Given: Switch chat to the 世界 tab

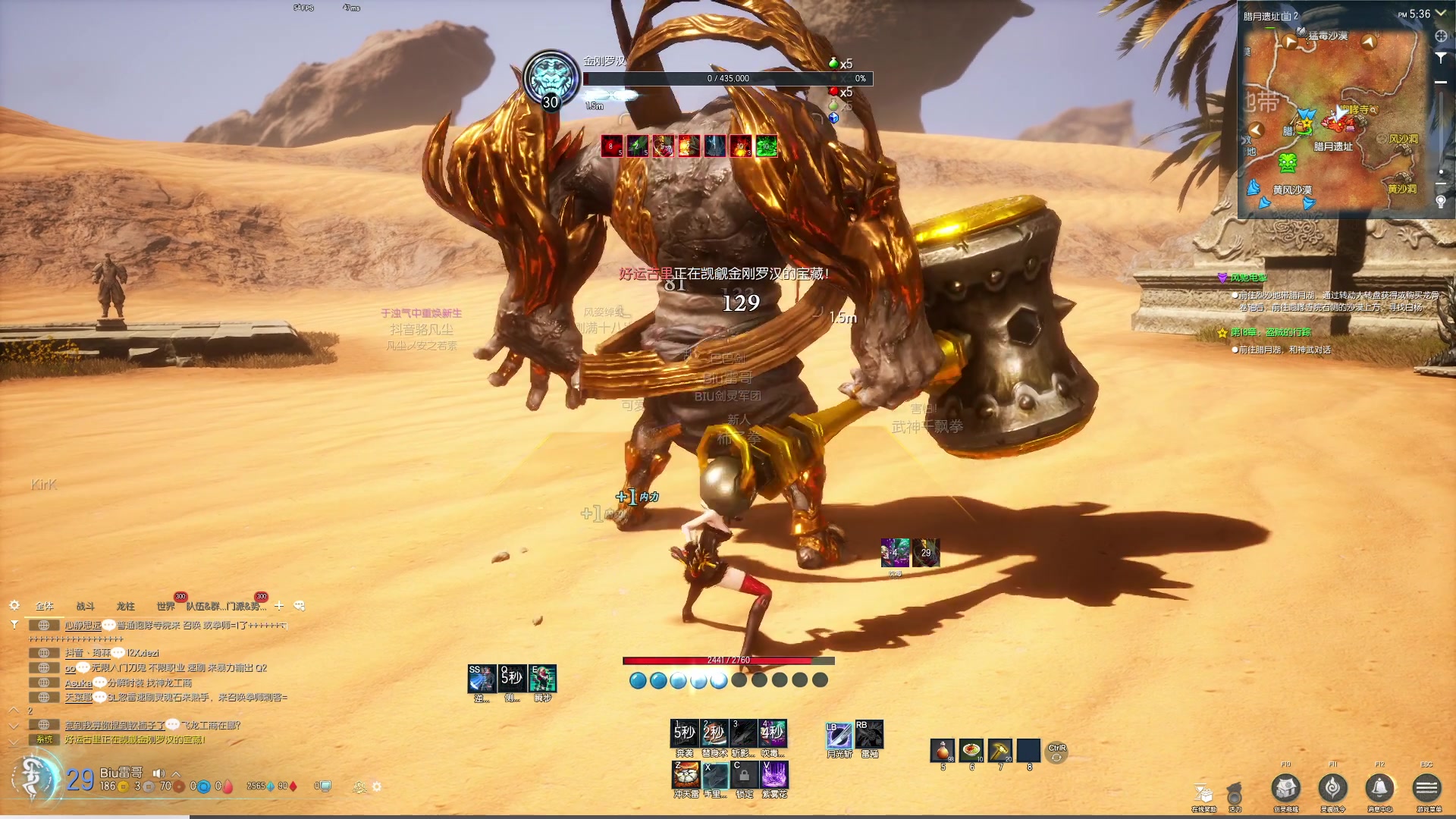Looking at the screenshot, I should click(x=165, y=606).
